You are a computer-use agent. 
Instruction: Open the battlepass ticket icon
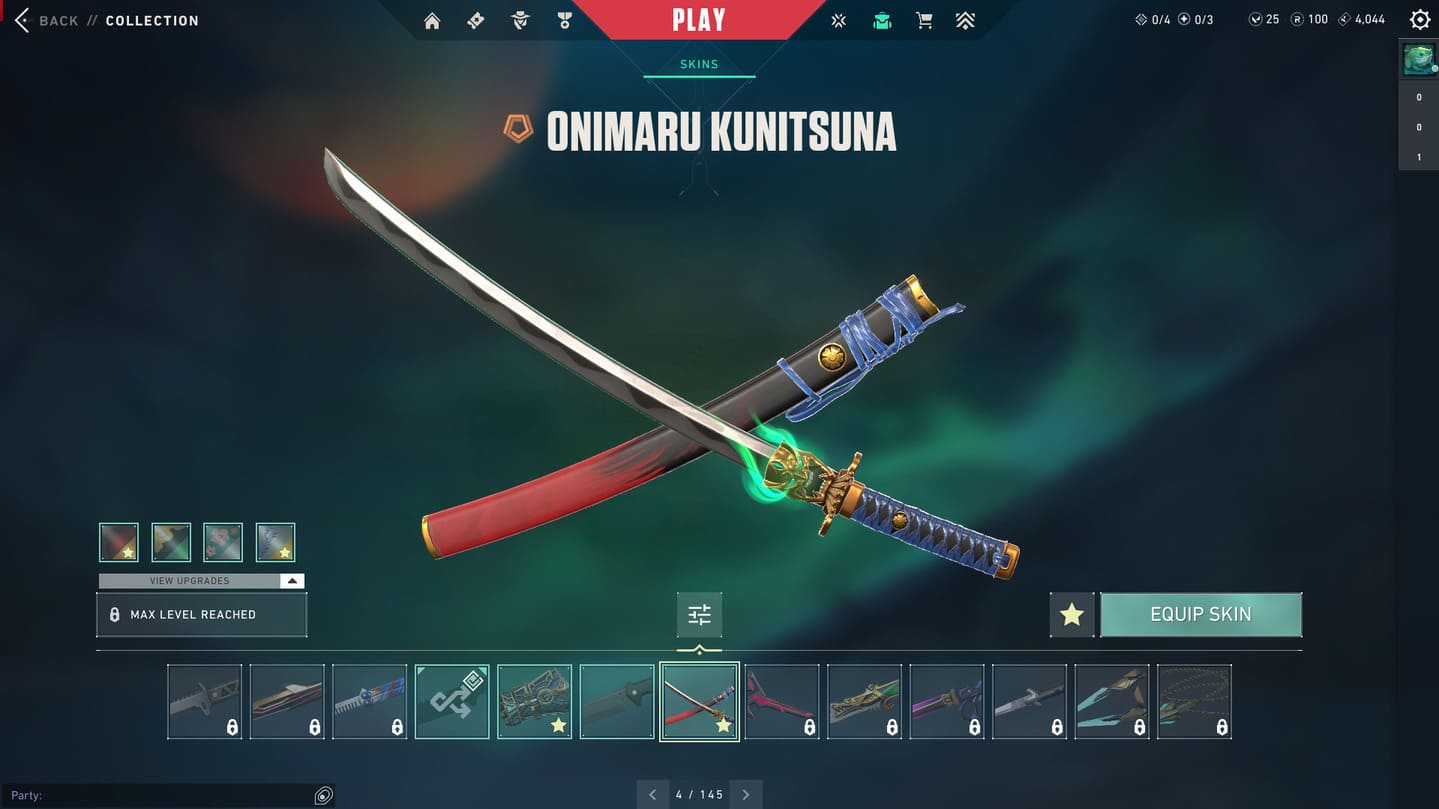(476, 21)
